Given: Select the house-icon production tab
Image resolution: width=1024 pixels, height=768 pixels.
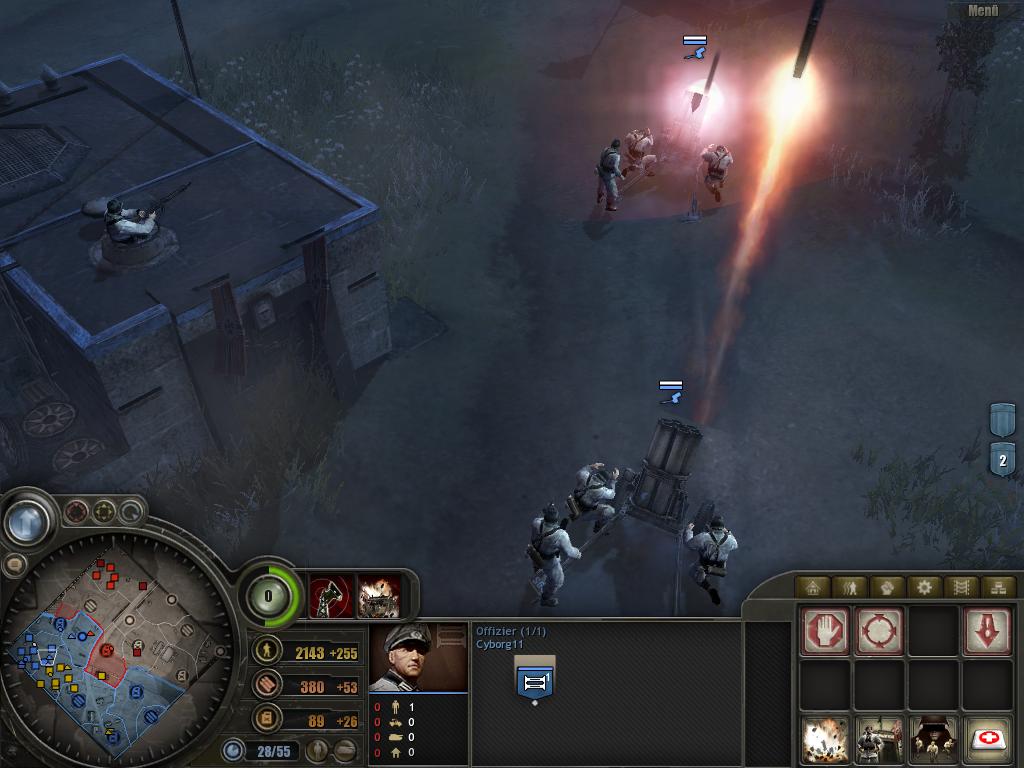Looking at the screenshot, I should pos(812,587).
